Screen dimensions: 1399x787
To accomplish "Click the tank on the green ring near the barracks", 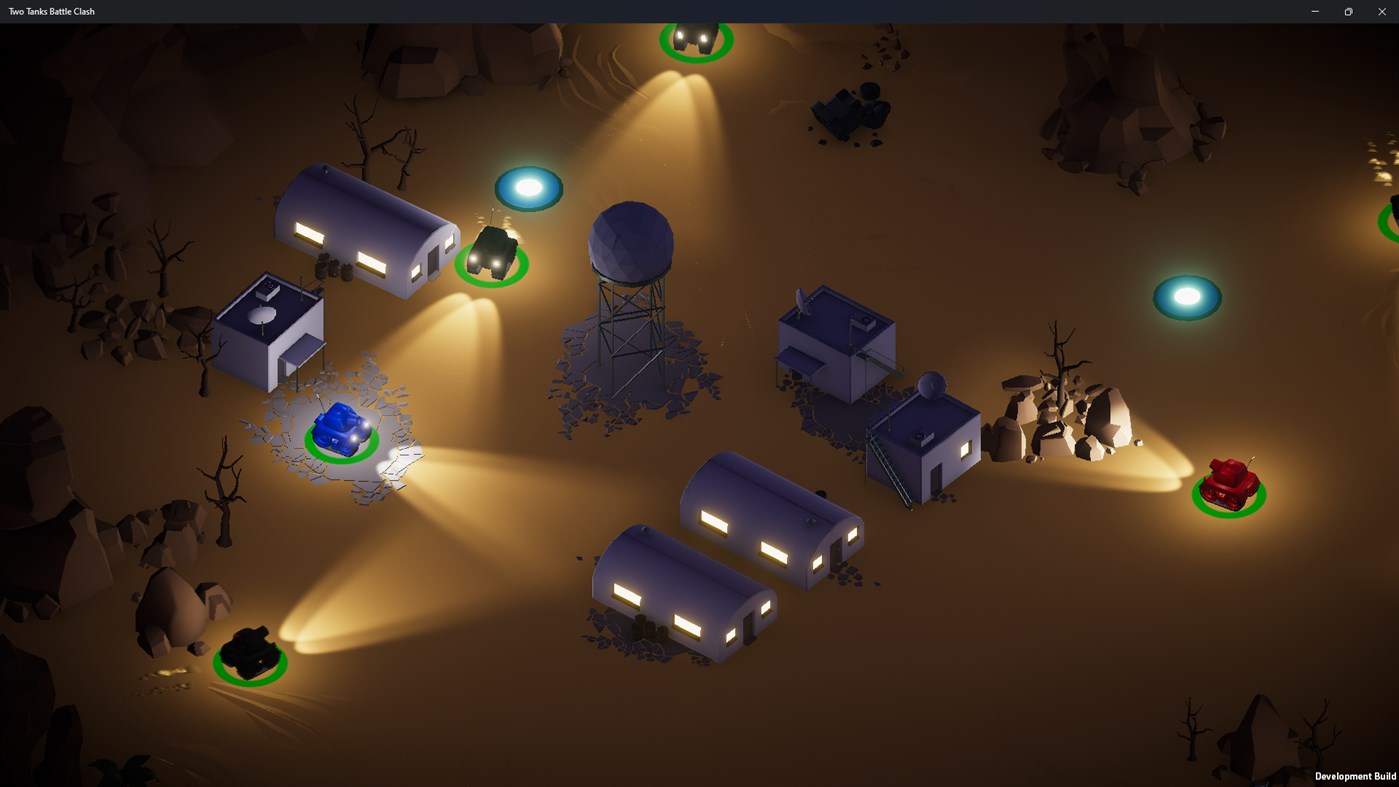I will (x=491, y=253).
